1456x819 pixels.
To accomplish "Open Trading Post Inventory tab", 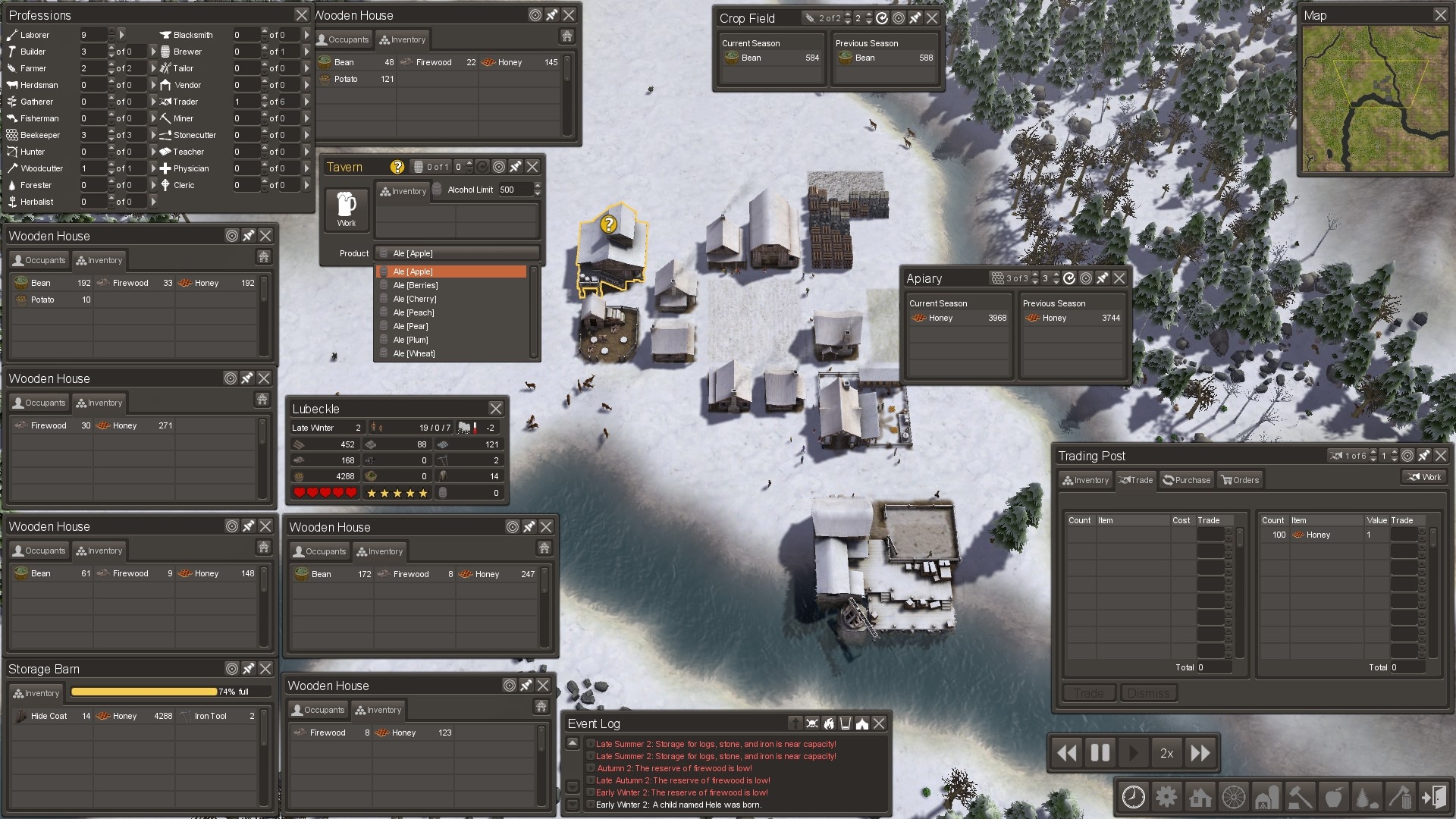I will (1086, 480).
